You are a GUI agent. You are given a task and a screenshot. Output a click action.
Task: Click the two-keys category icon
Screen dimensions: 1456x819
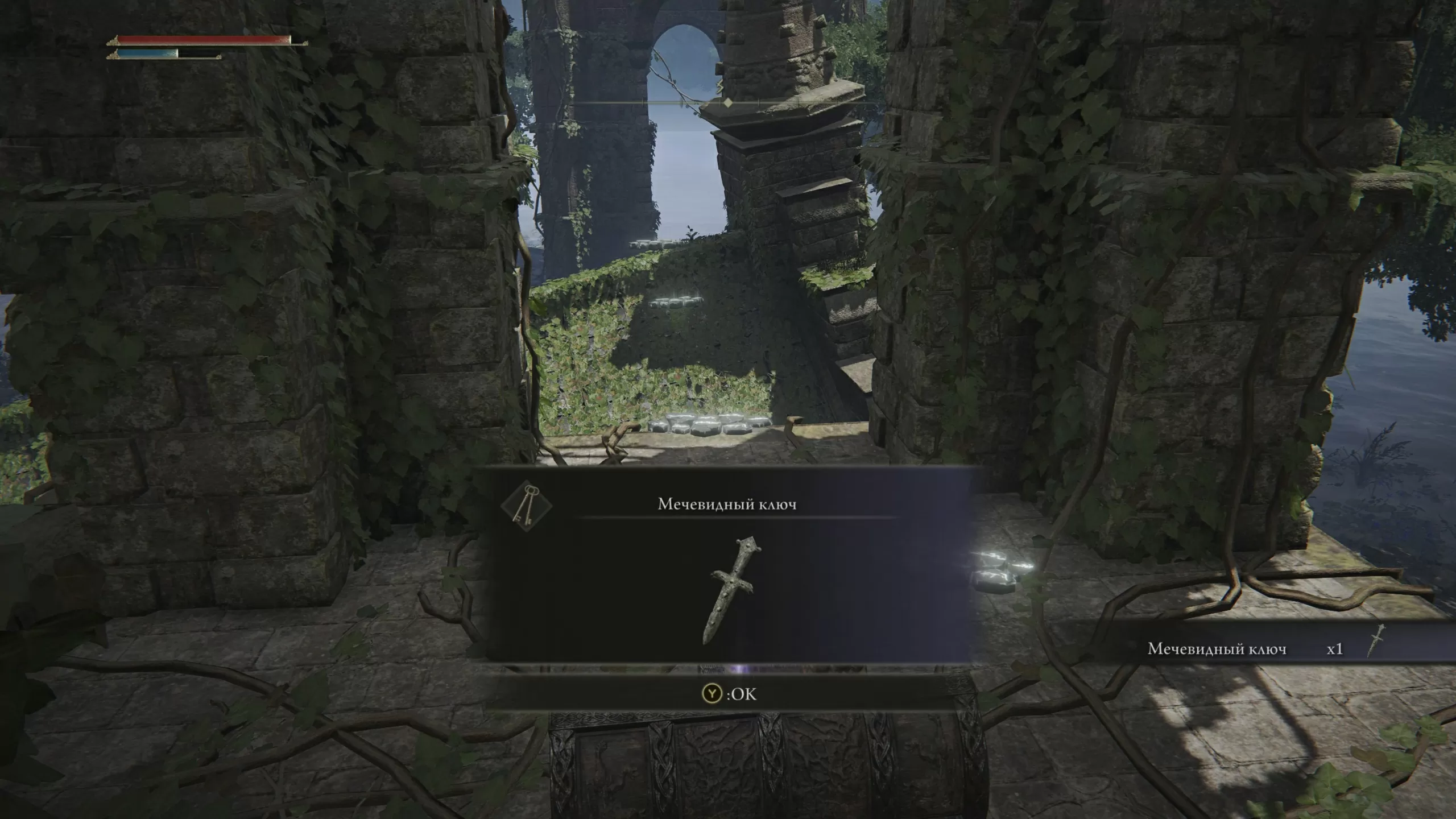coord(527,506)
